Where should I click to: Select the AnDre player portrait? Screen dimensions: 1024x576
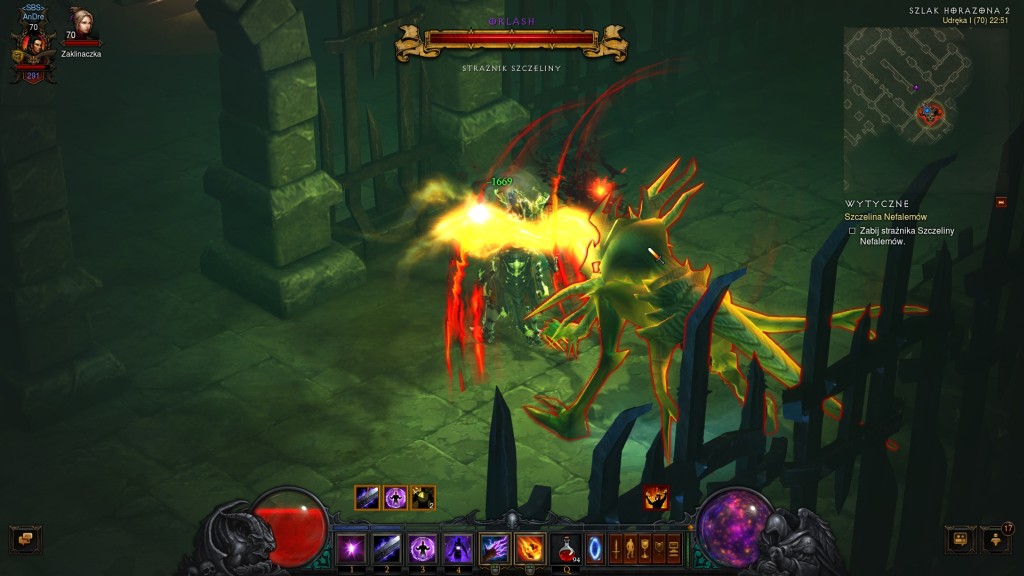pyautogui.click(x=33, y=50)
